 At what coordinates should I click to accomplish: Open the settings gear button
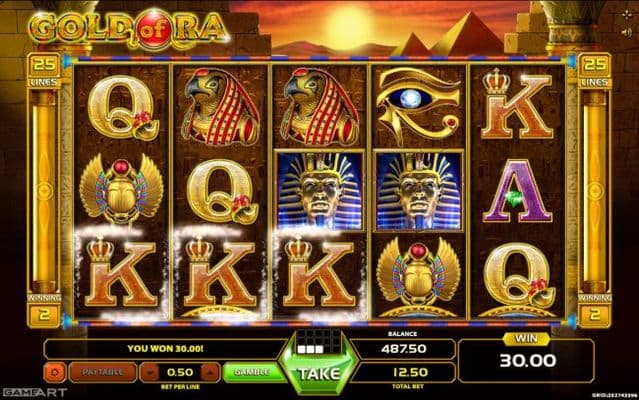coord(54,372)
